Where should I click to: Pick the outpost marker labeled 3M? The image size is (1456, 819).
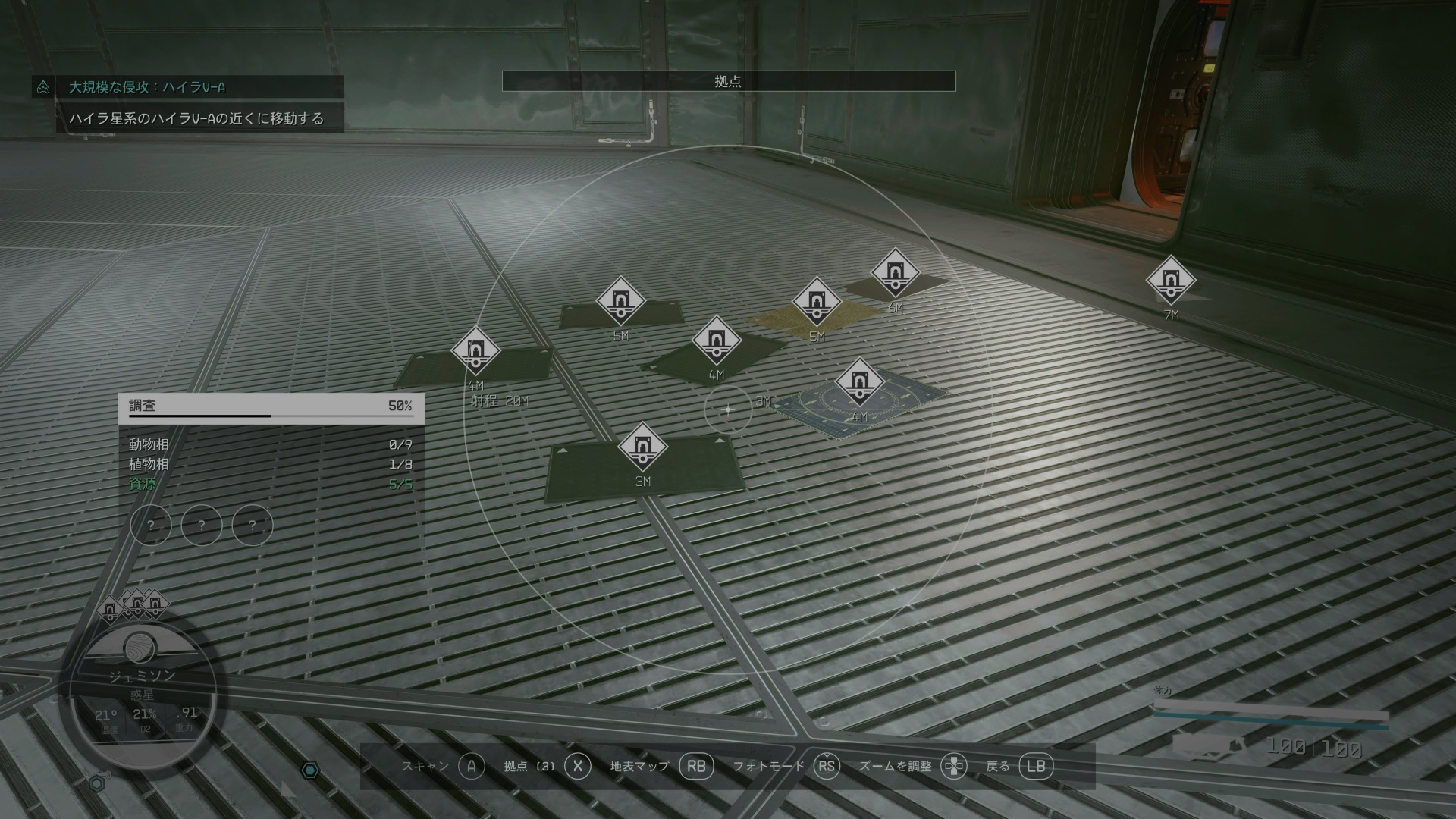(x=642, y=446)
